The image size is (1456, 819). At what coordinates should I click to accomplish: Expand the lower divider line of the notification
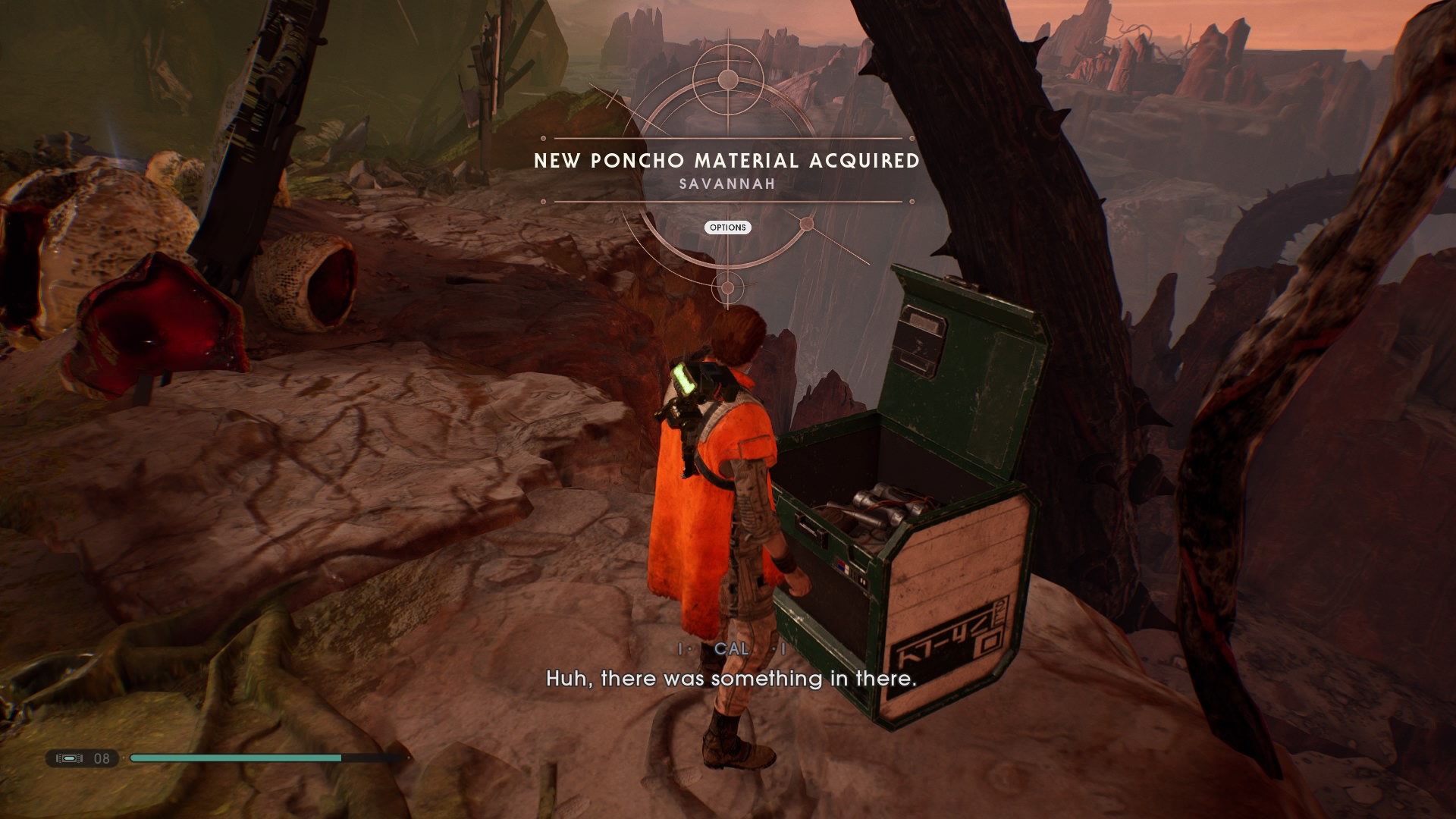(x=726, y=201)
